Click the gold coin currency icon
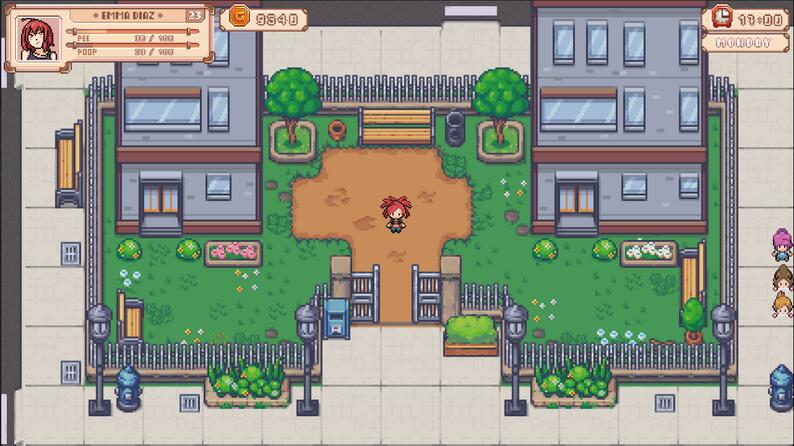Viewport: 794px width, 446px height. tap(238, 16)
